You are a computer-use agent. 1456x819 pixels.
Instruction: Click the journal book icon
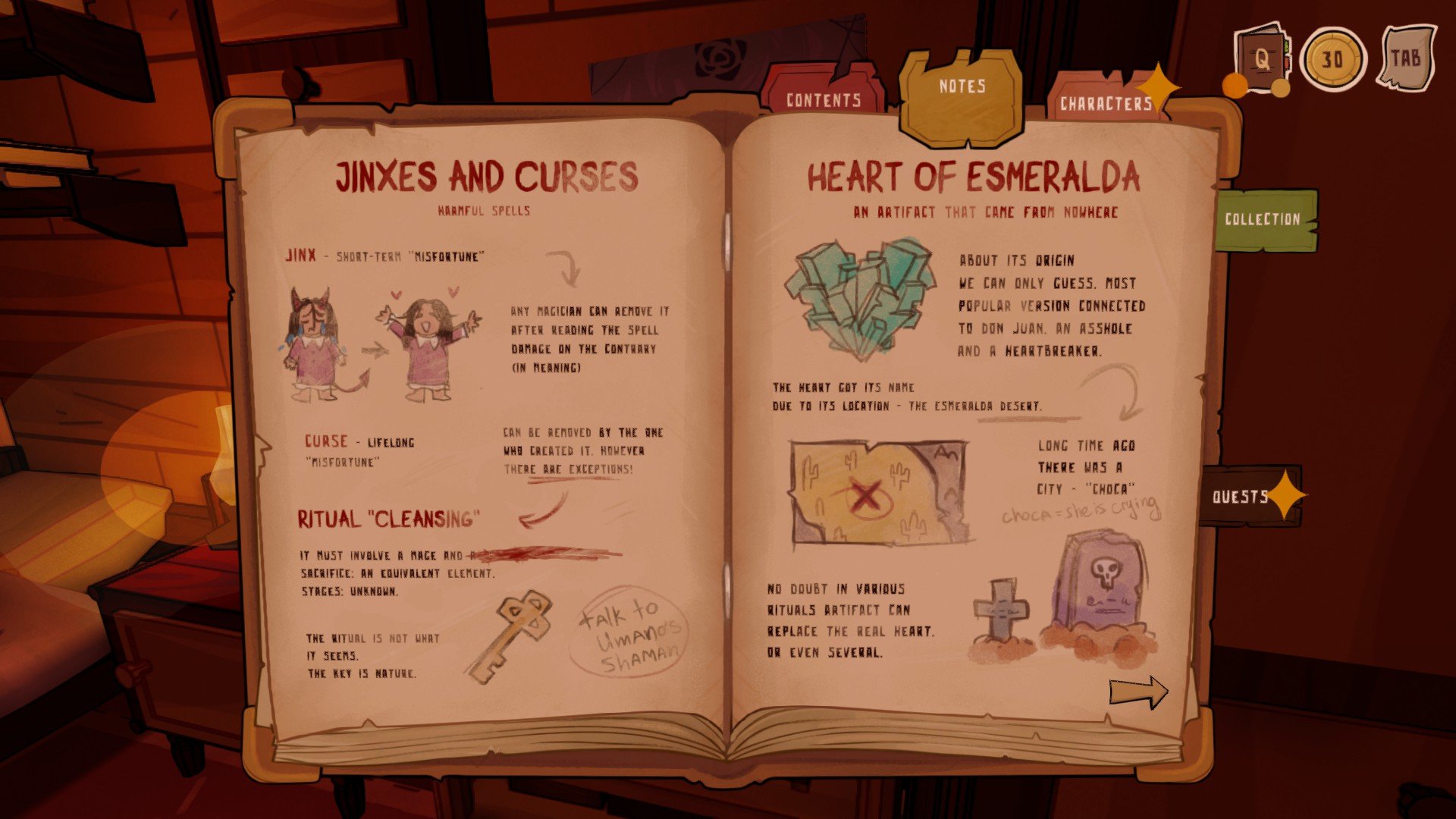tap(1260, 59)
